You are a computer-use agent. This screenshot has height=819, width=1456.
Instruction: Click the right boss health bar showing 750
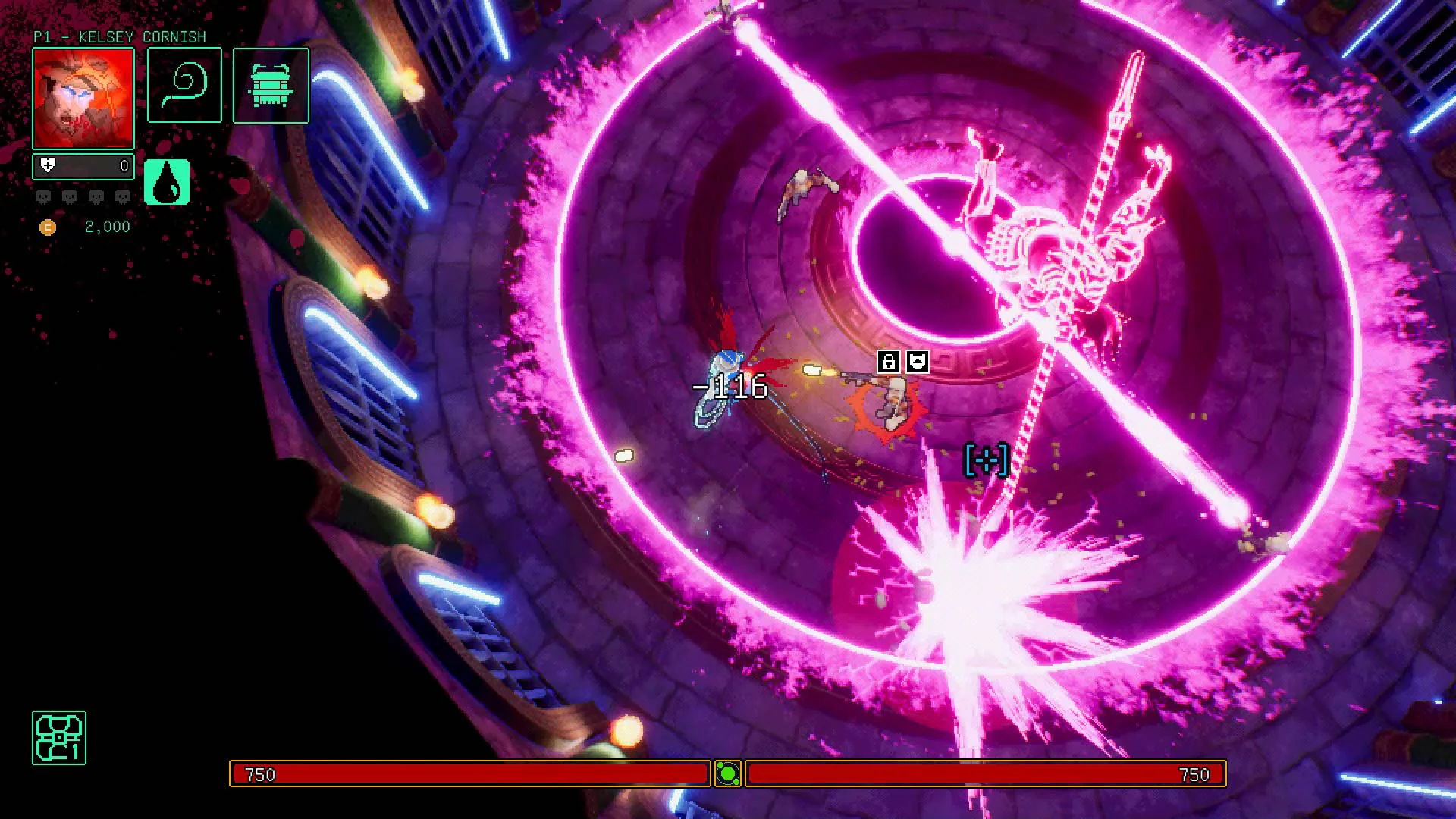point(986,775)
